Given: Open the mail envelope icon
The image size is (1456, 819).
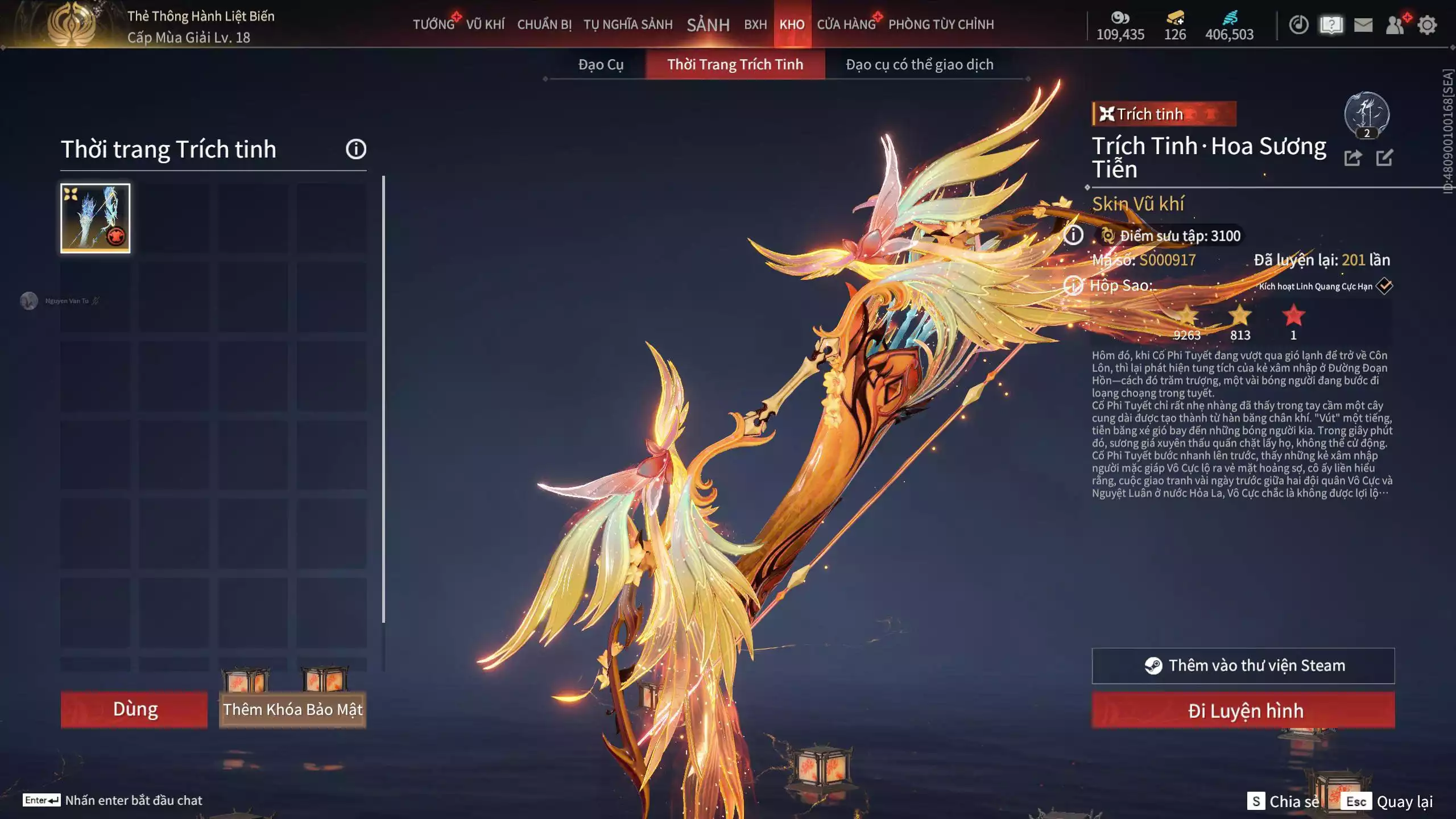Looking at the screenshot, I should click(x=1363, y=25).
